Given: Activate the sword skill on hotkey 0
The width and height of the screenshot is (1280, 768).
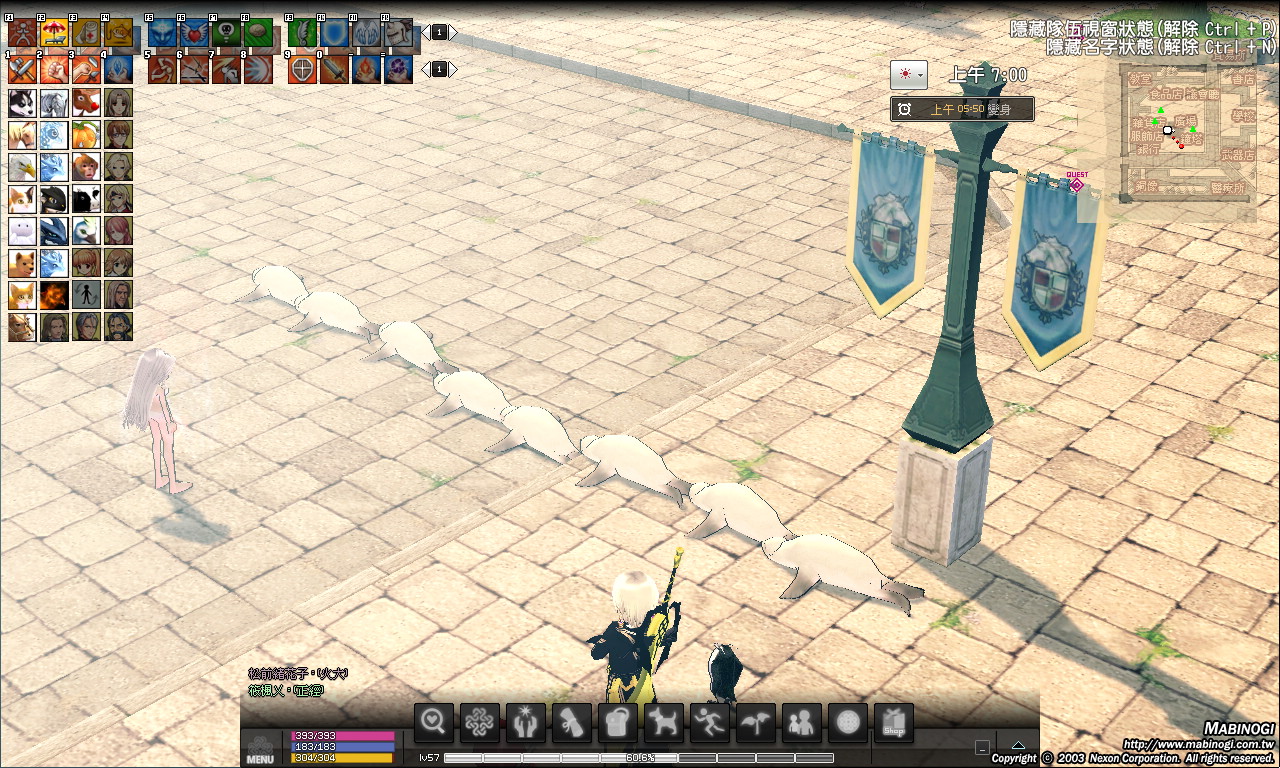Looking at the screenshot, I should click(334, 69).
